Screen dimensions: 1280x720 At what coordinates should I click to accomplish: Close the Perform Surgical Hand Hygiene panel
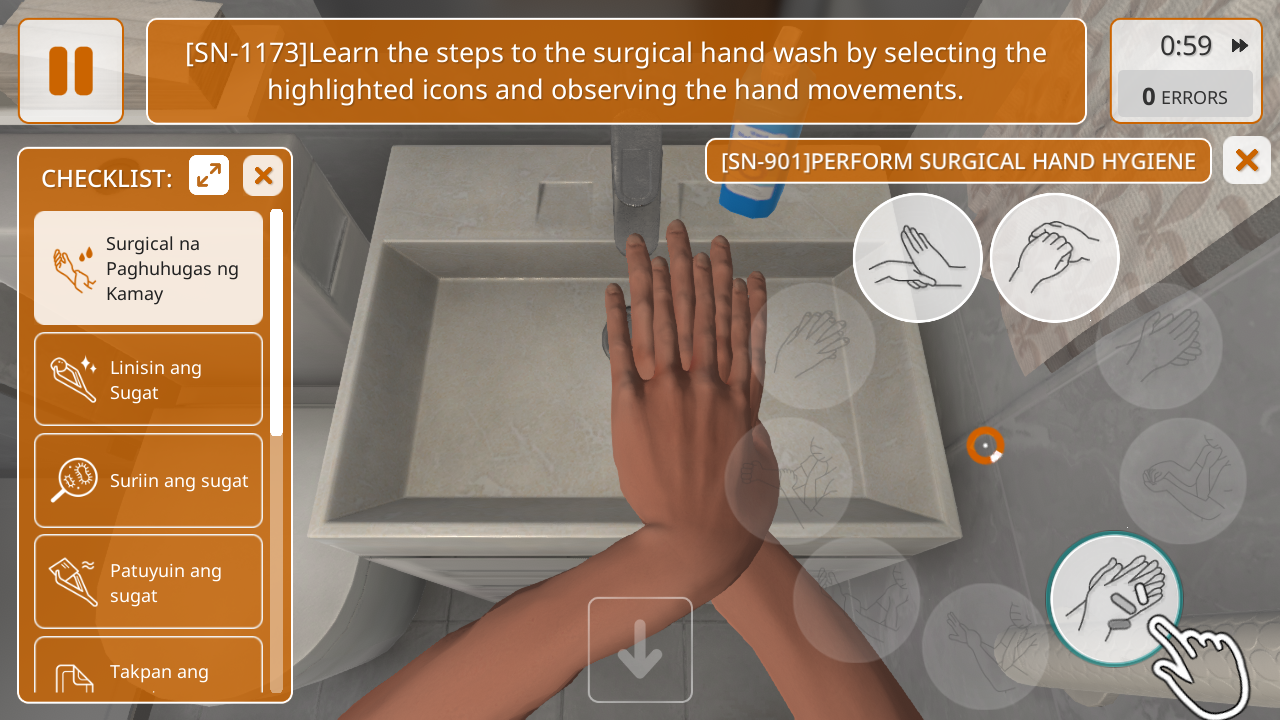1246,160
